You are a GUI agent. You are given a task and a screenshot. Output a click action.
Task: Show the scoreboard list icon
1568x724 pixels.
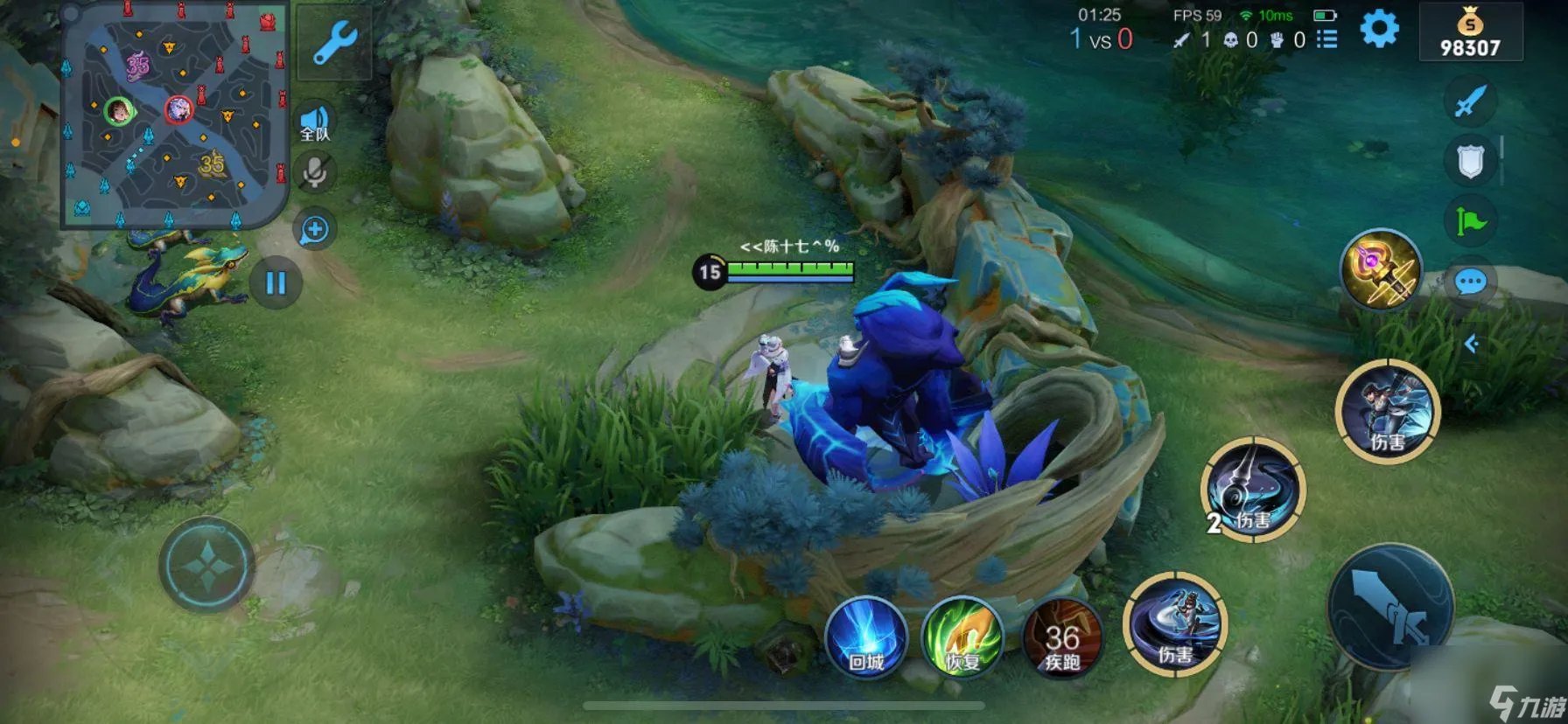[x=1326, y=39]
